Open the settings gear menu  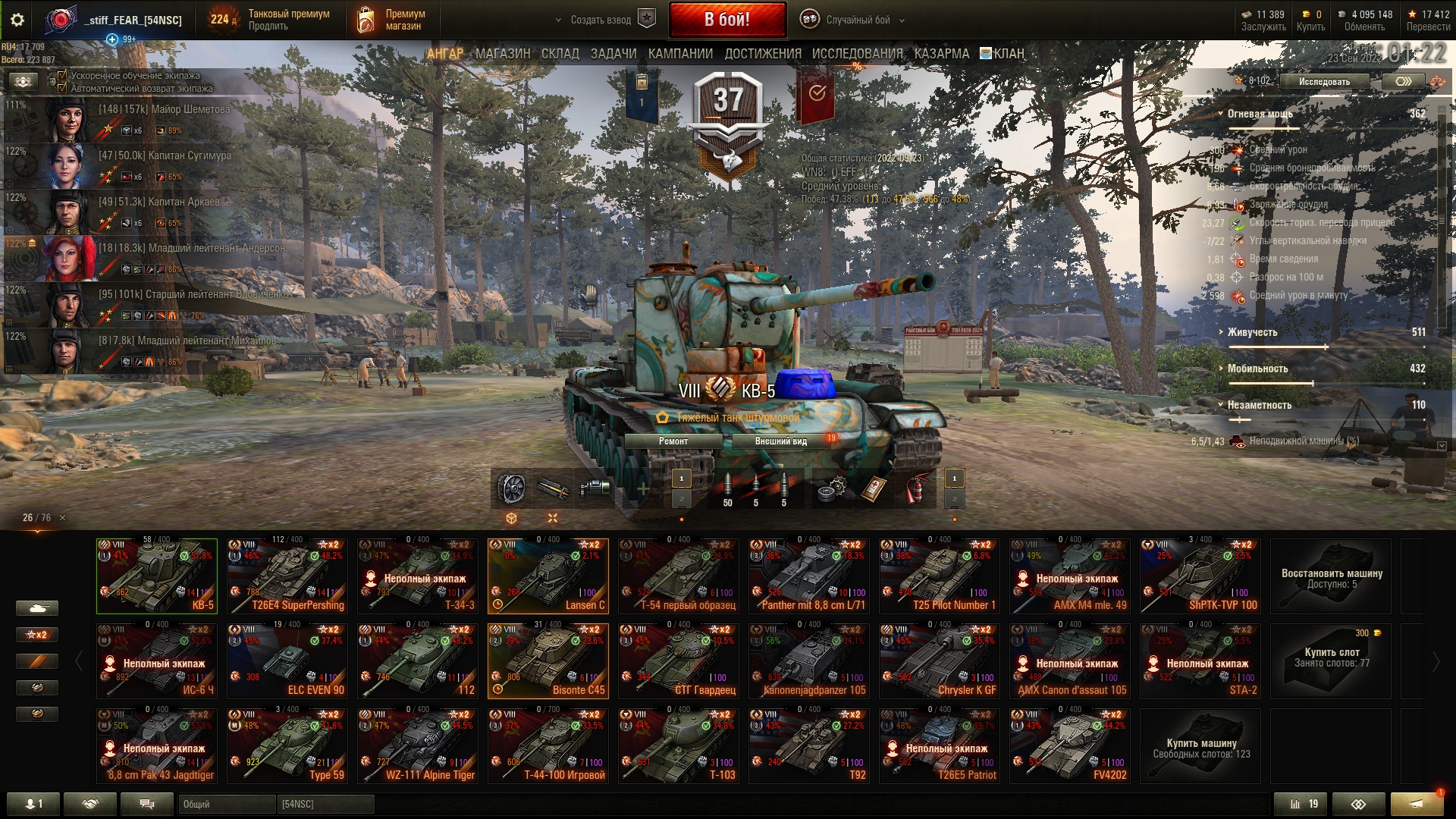[17, 20]
